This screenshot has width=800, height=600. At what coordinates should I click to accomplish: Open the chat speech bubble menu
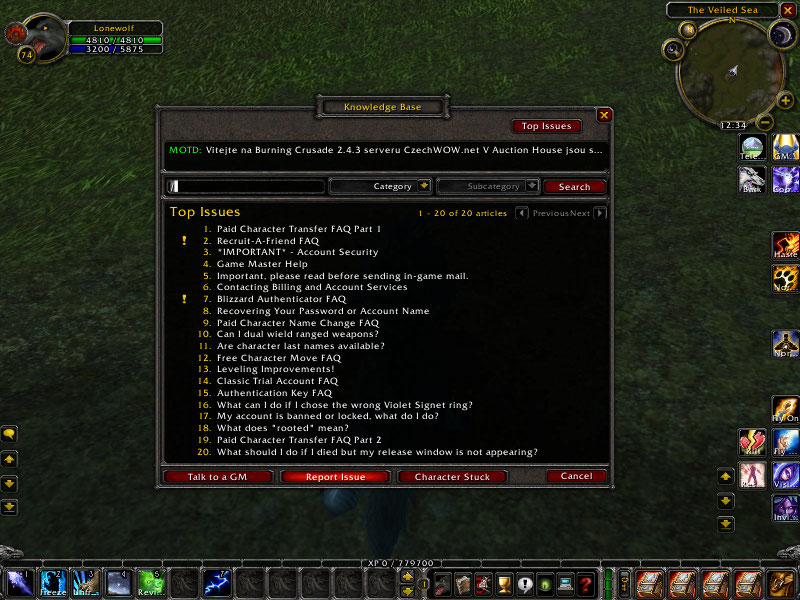coord(9,434)
